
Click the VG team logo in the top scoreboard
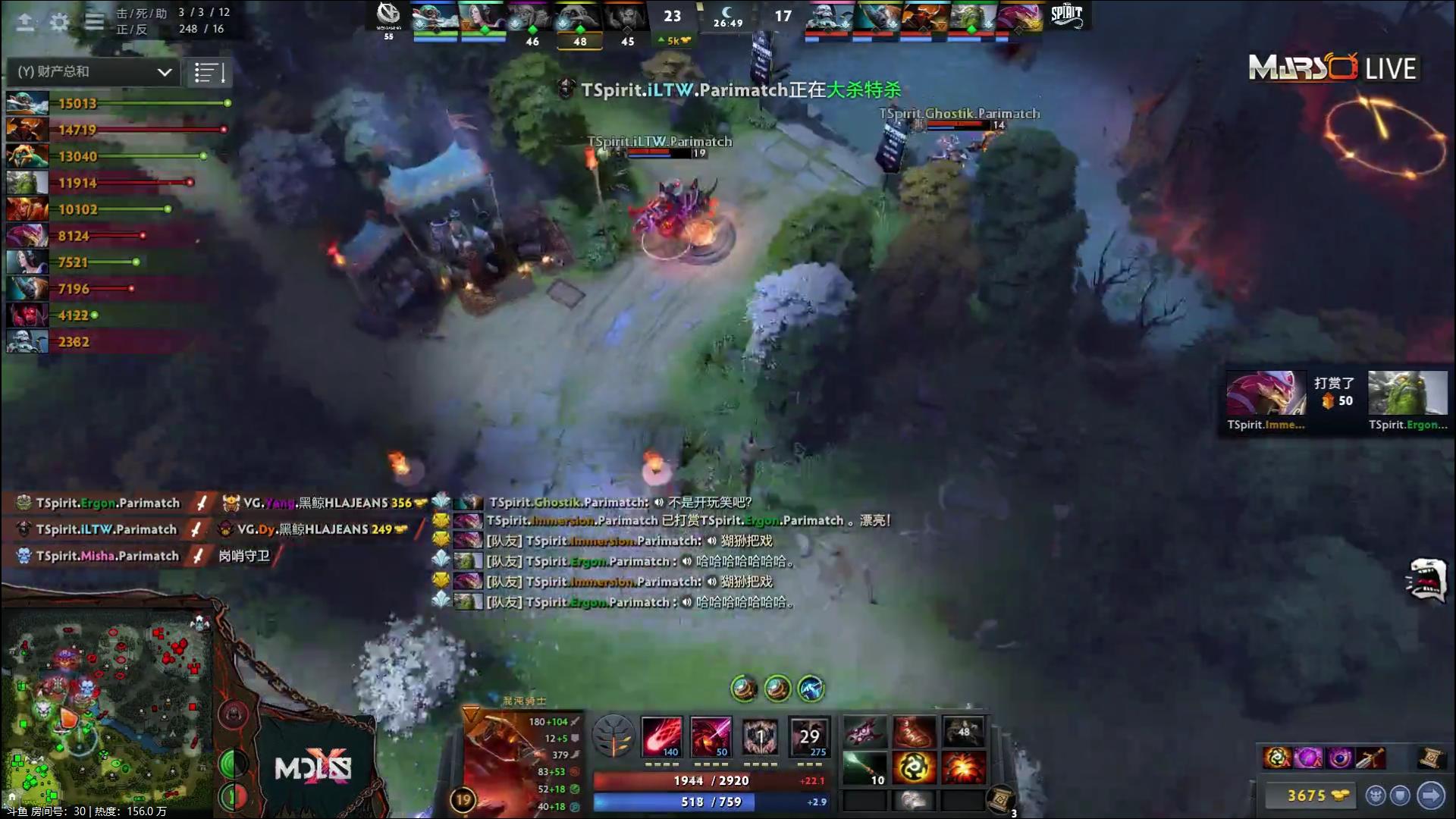tap(389, 14)
